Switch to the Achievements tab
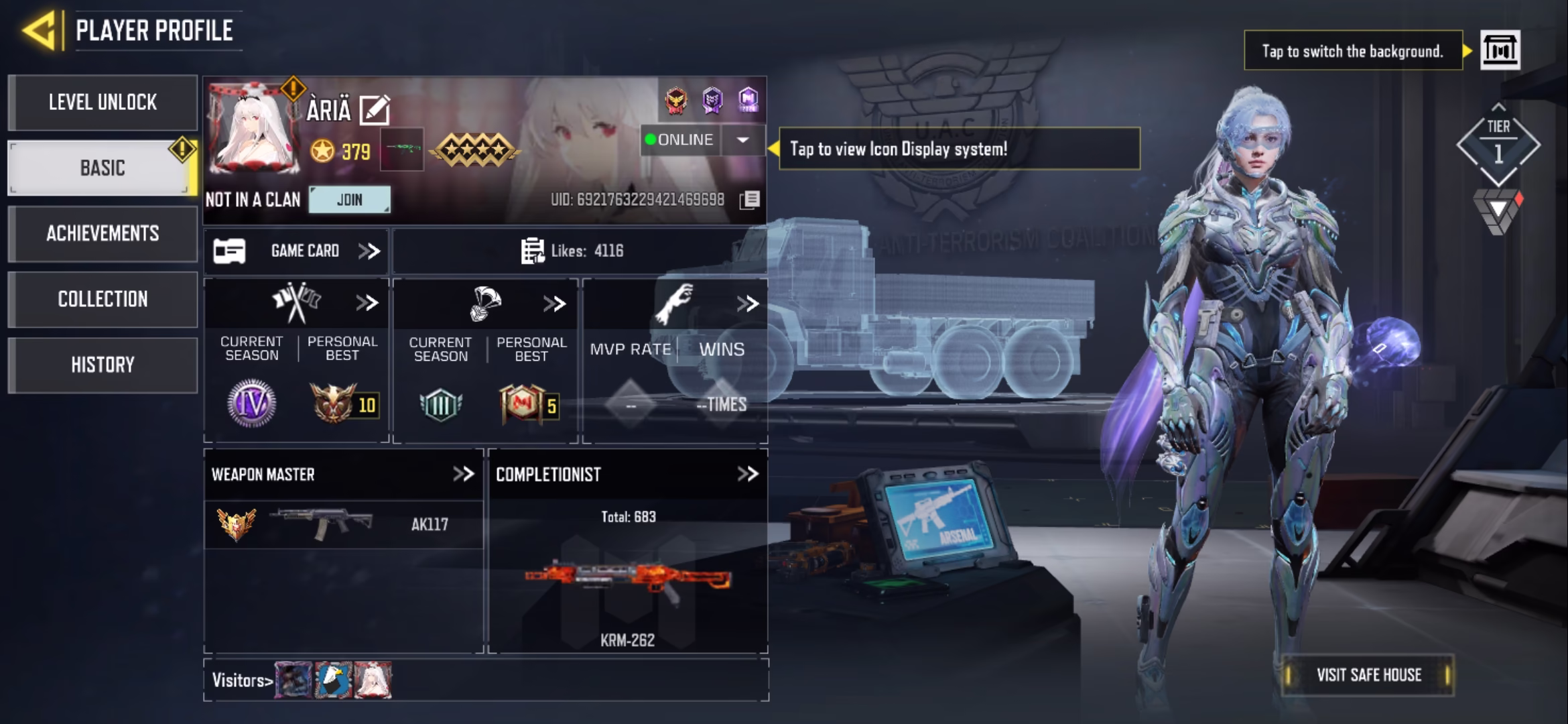The height and width of the screenshot is (724, 1568). click(103, 233)
